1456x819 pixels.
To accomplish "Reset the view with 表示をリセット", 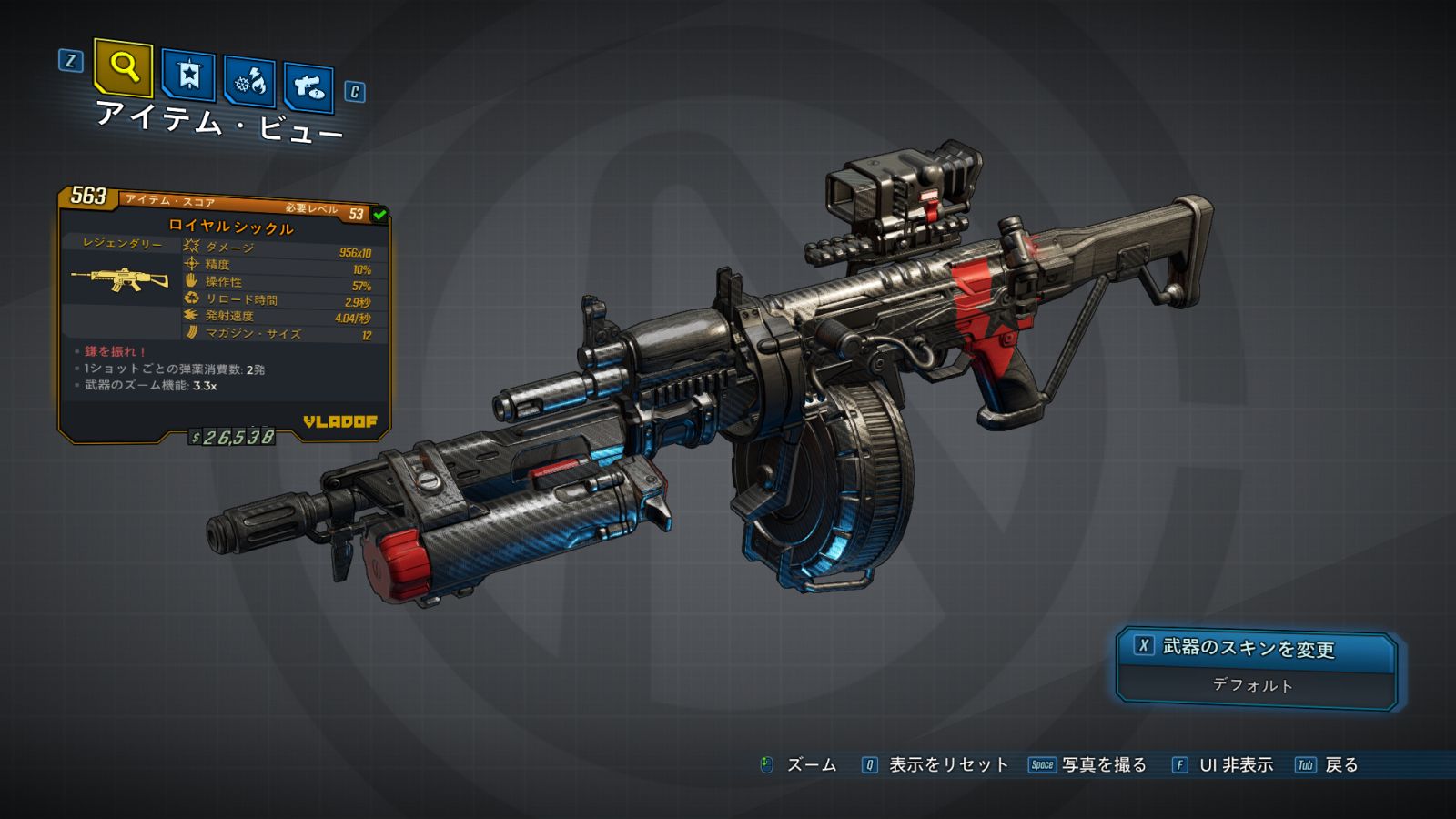I will click(936, 765).
